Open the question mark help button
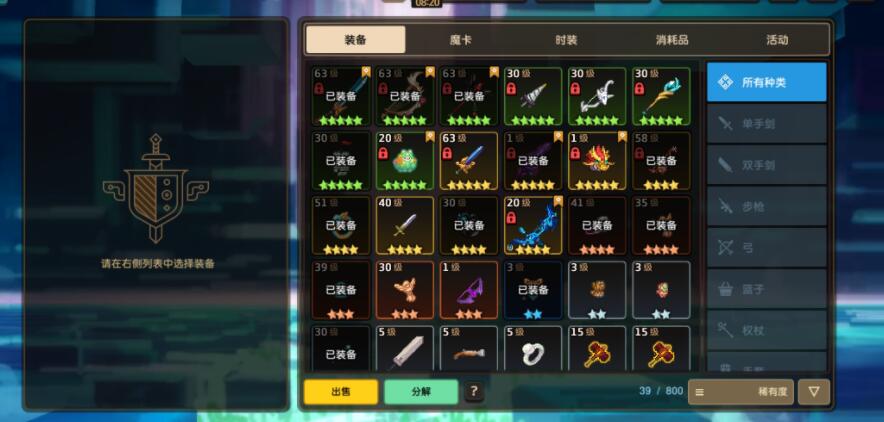The width and height of the screenshot is (884, 422). (x=474, y=392)
